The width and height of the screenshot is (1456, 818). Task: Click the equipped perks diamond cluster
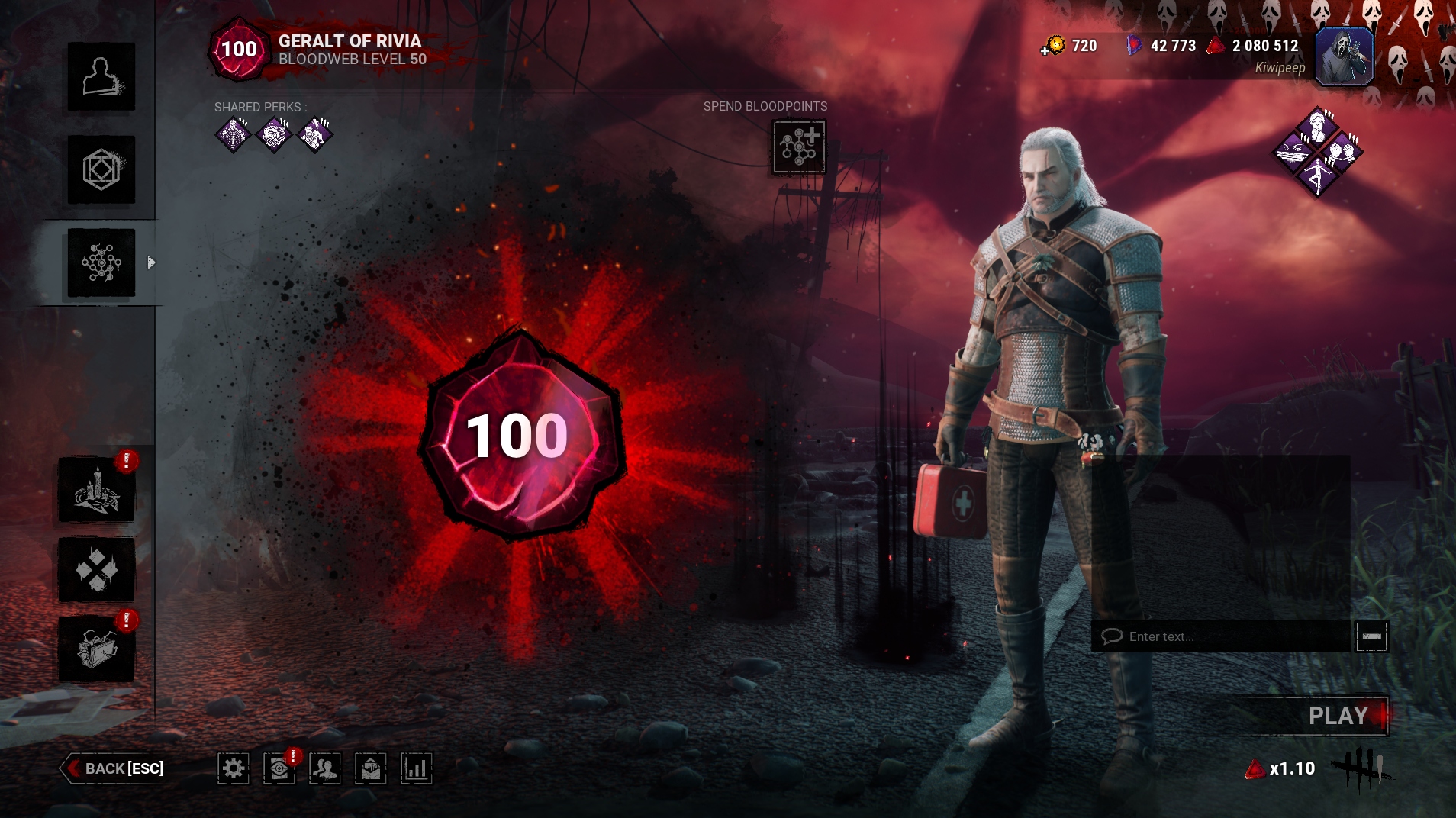click(x=1318, y=152)
